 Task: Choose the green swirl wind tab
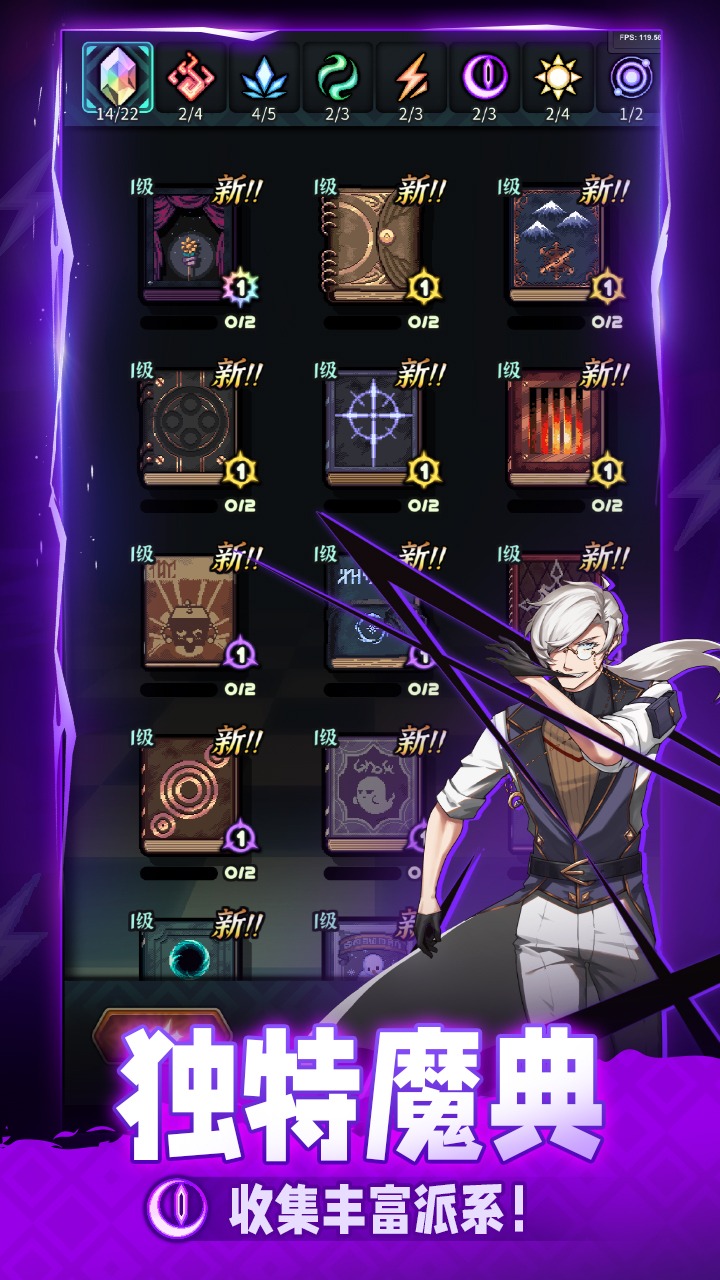pos(338,78)
